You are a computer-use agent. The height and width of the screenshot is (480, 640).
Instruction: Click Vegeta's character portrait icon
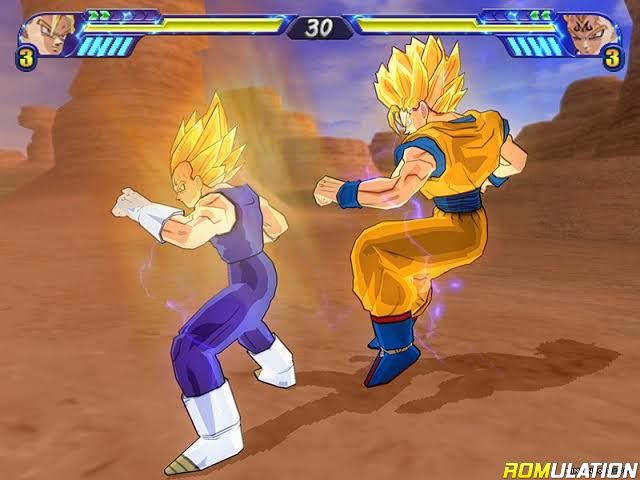pos(40,33)
